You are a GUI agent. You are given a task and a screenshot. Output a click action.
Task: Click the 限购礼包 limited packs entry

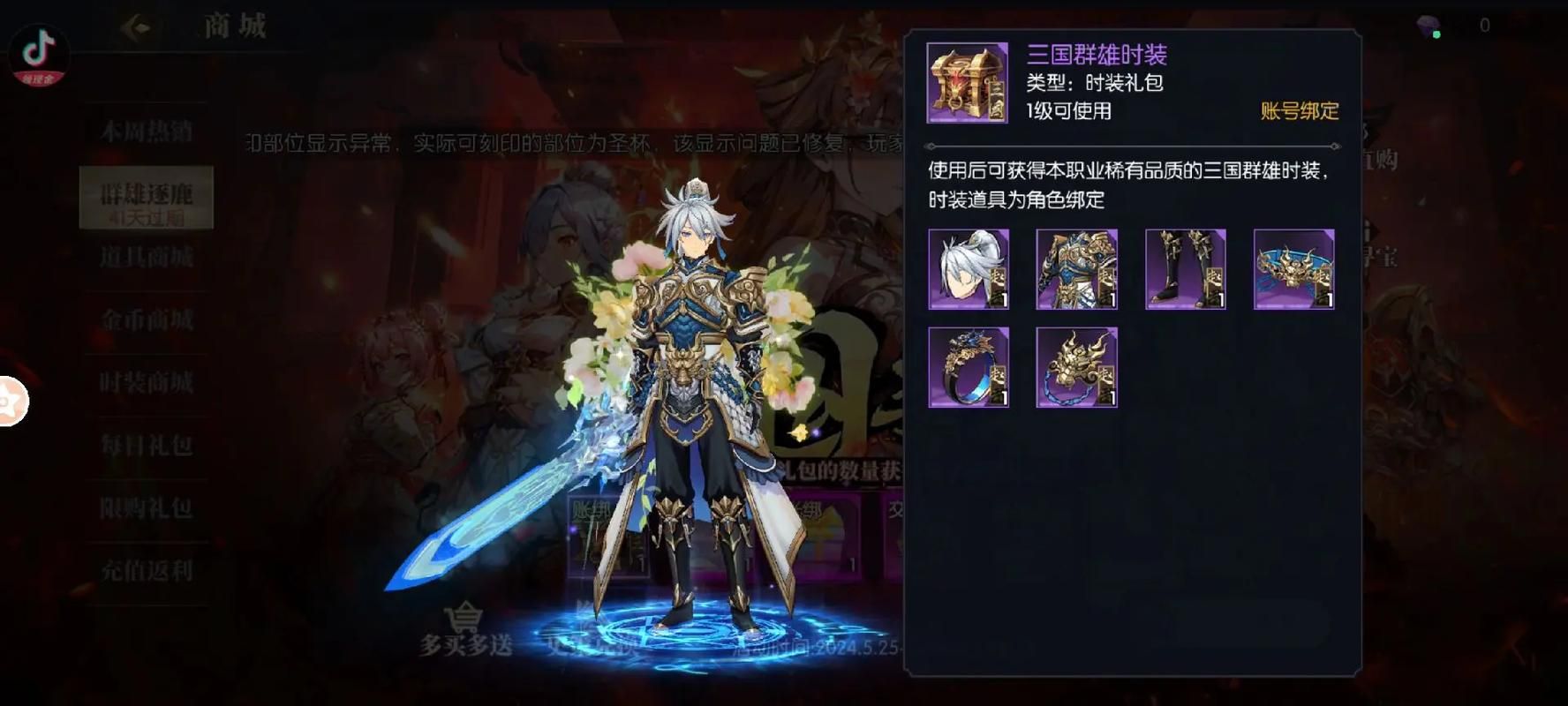pos(146,509)
